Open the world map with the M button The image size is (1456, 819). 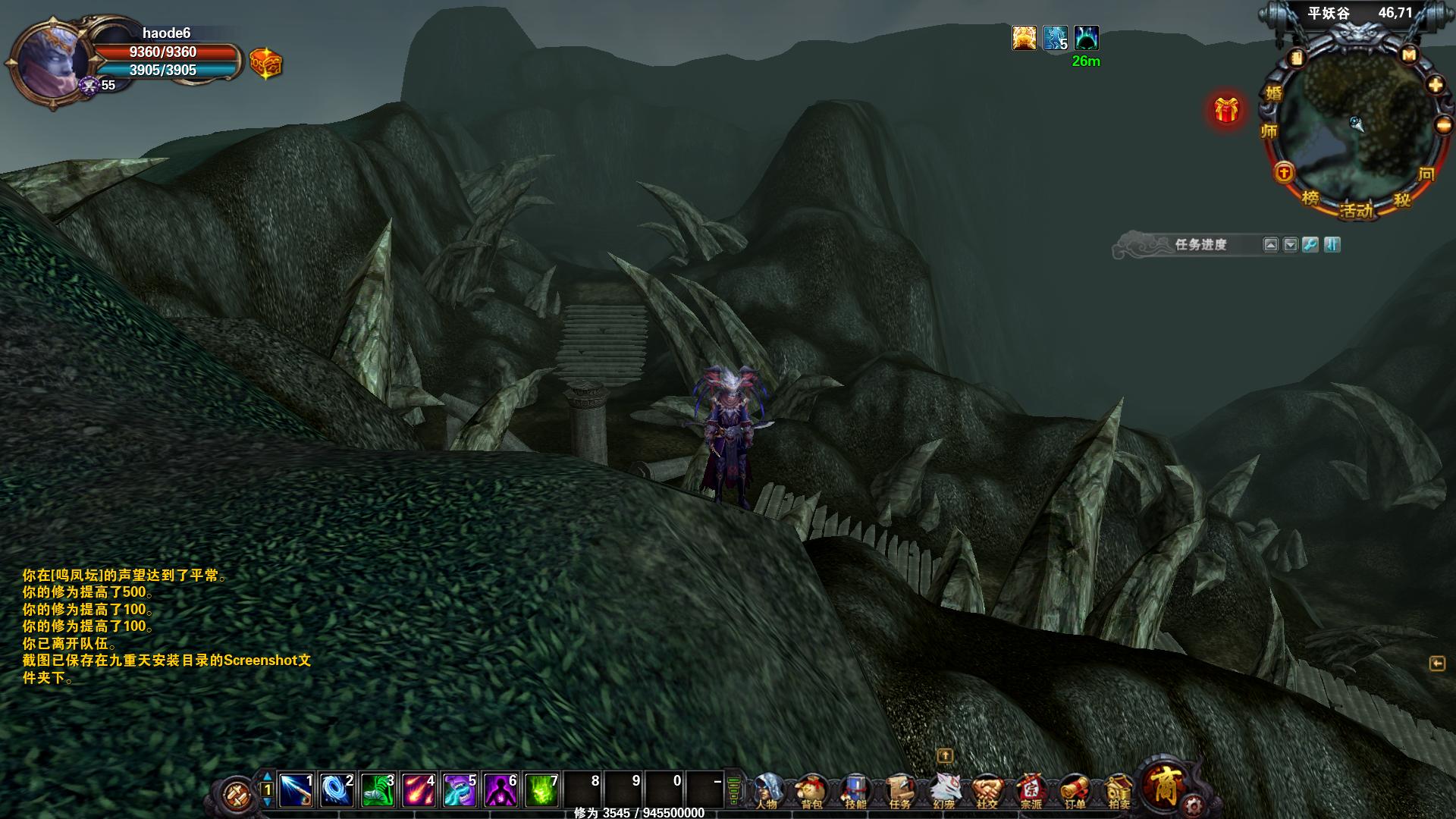pyautogui.click(x=1409, y=55)
